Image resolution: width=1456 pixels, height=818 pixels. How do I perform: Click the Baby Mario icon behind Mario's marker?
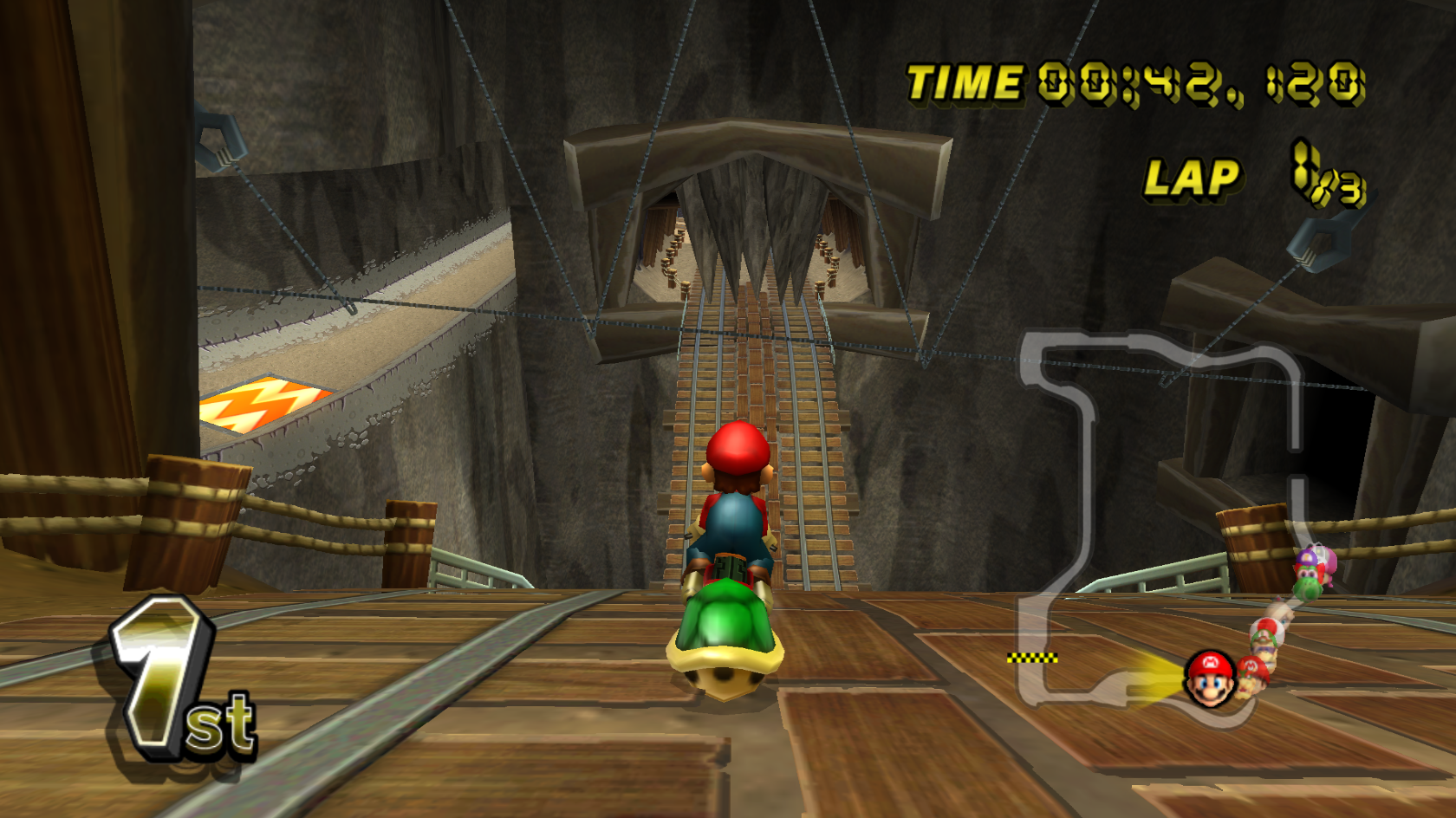(1252, 669)
